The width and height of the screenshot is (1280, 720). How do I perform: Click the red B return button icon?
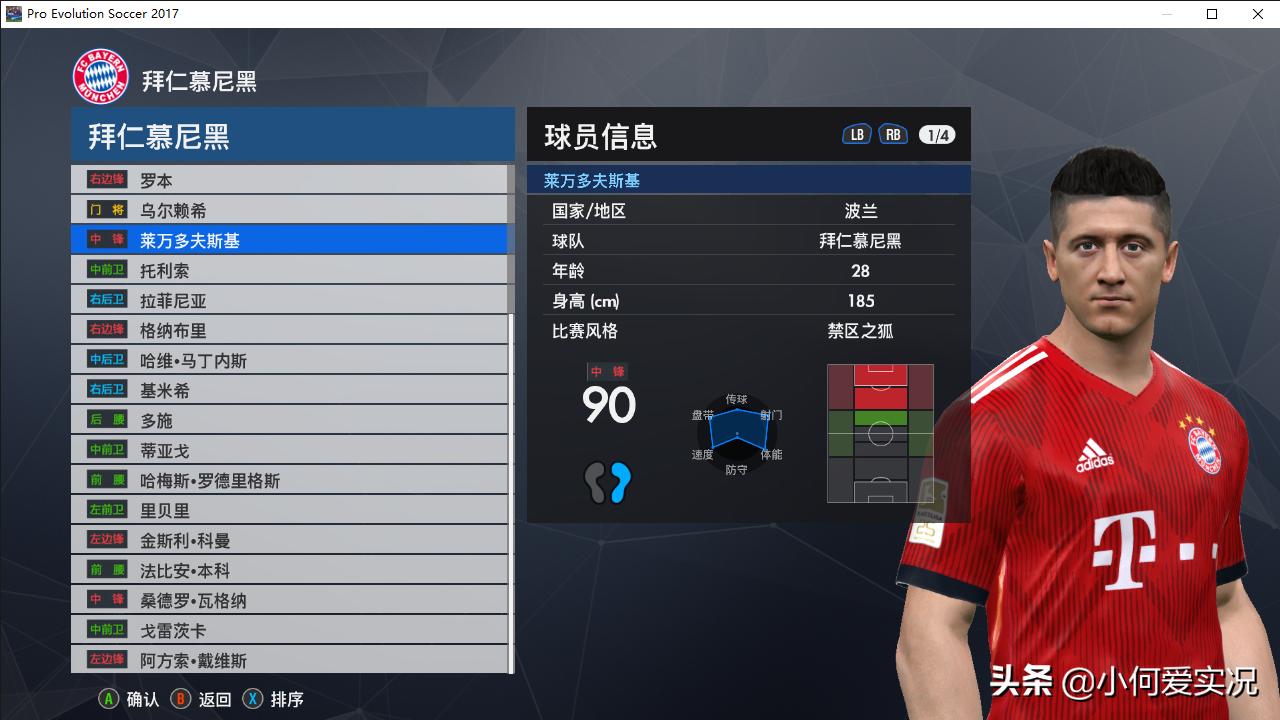point(181,699)
